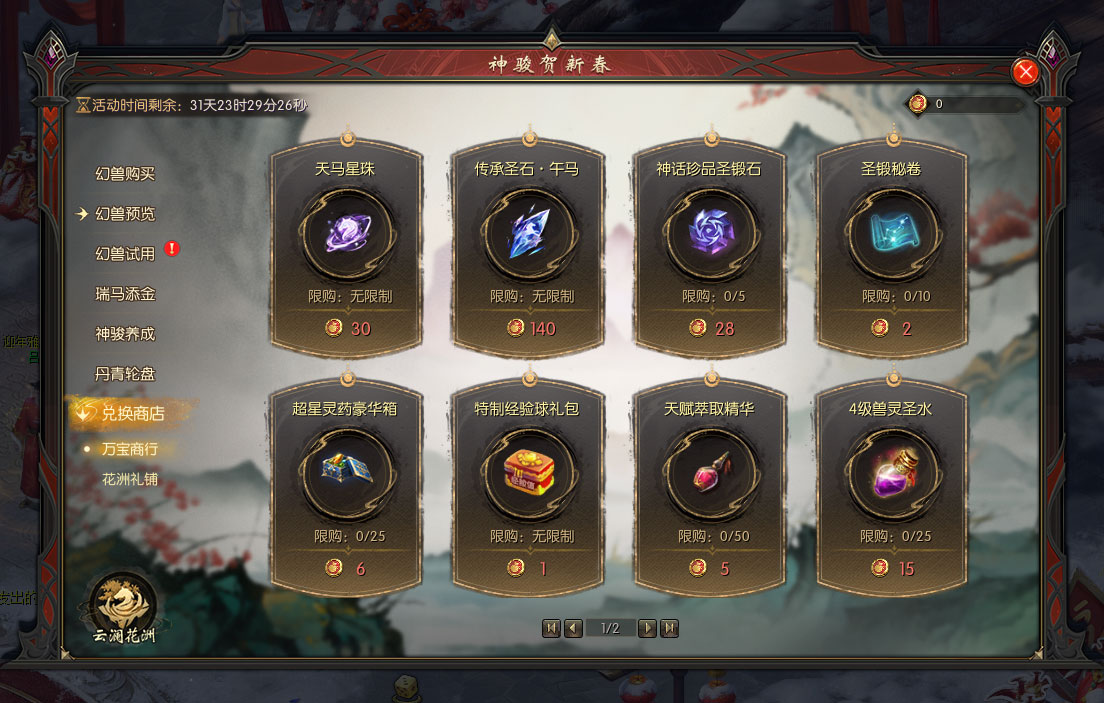
Task: Jump to the last shop page
Action: pos(670,628)
